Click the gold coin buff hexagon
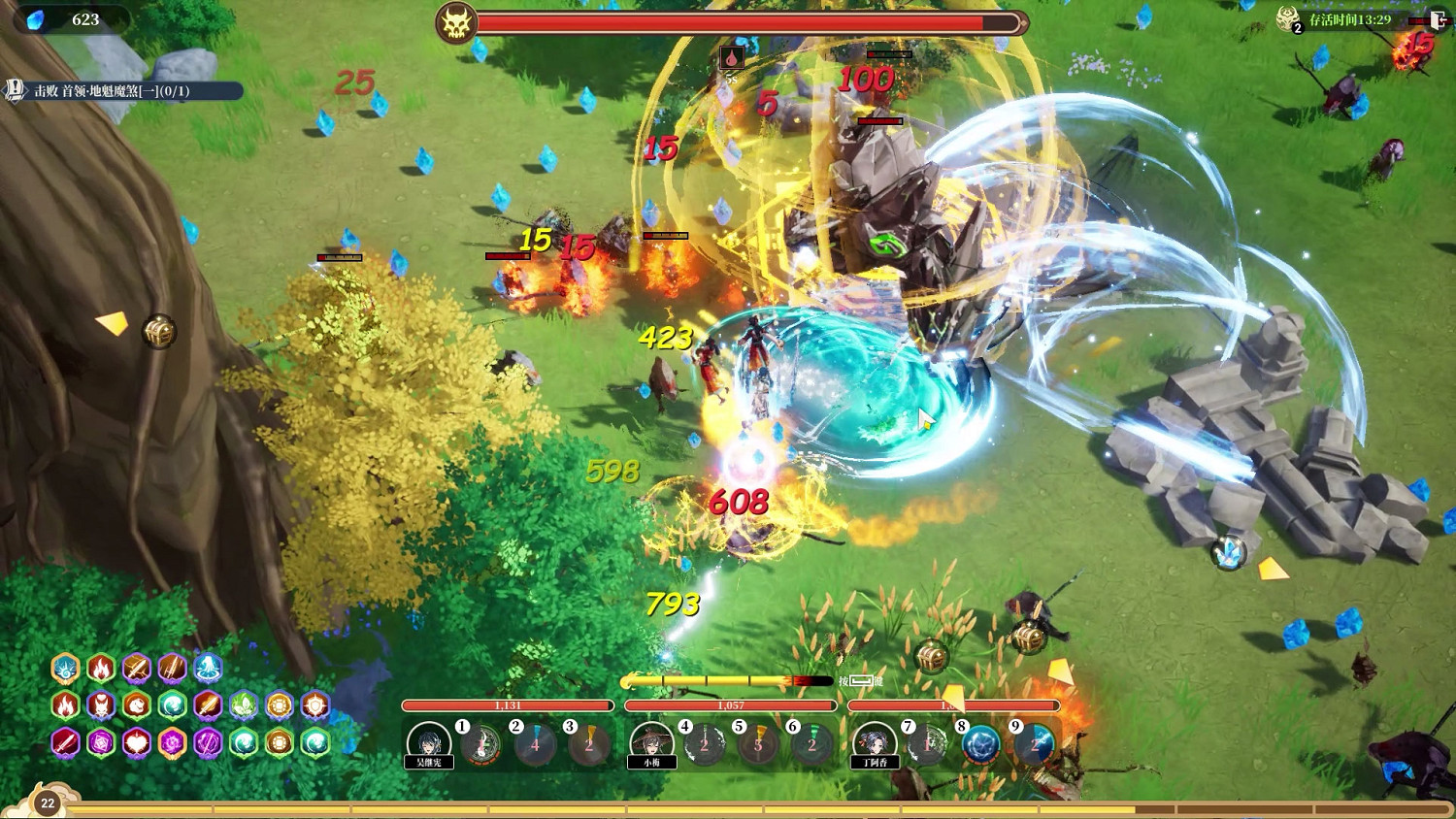 (x=278, y=705)
